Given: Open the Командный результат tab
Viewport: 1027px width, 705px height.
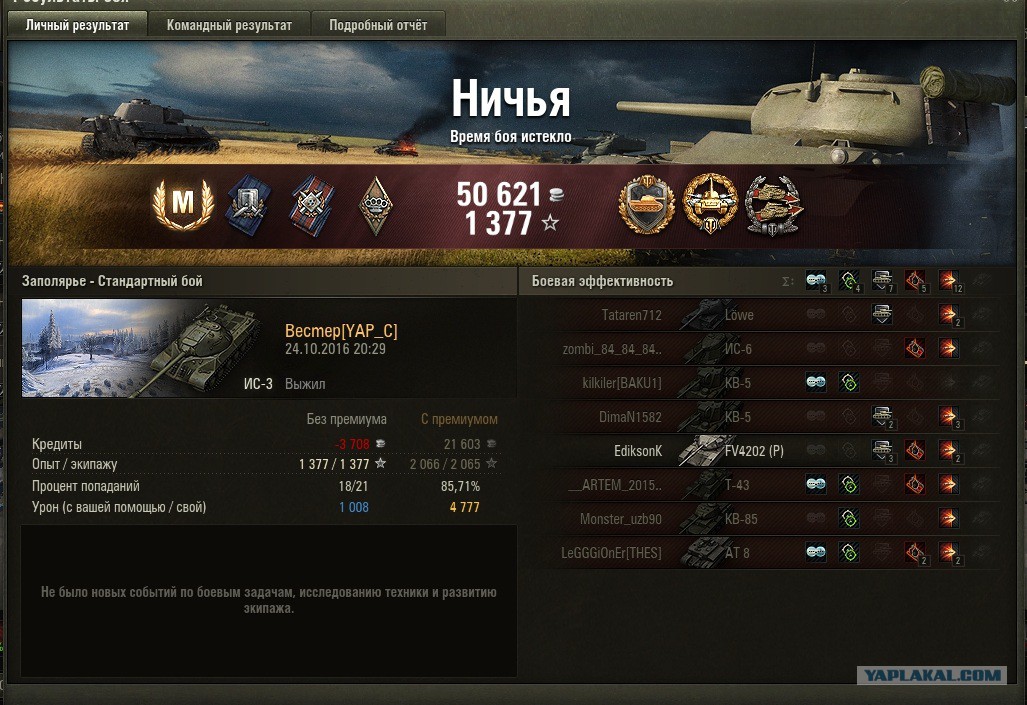Looking at the screenshot, I should click(x=229, y=25).
